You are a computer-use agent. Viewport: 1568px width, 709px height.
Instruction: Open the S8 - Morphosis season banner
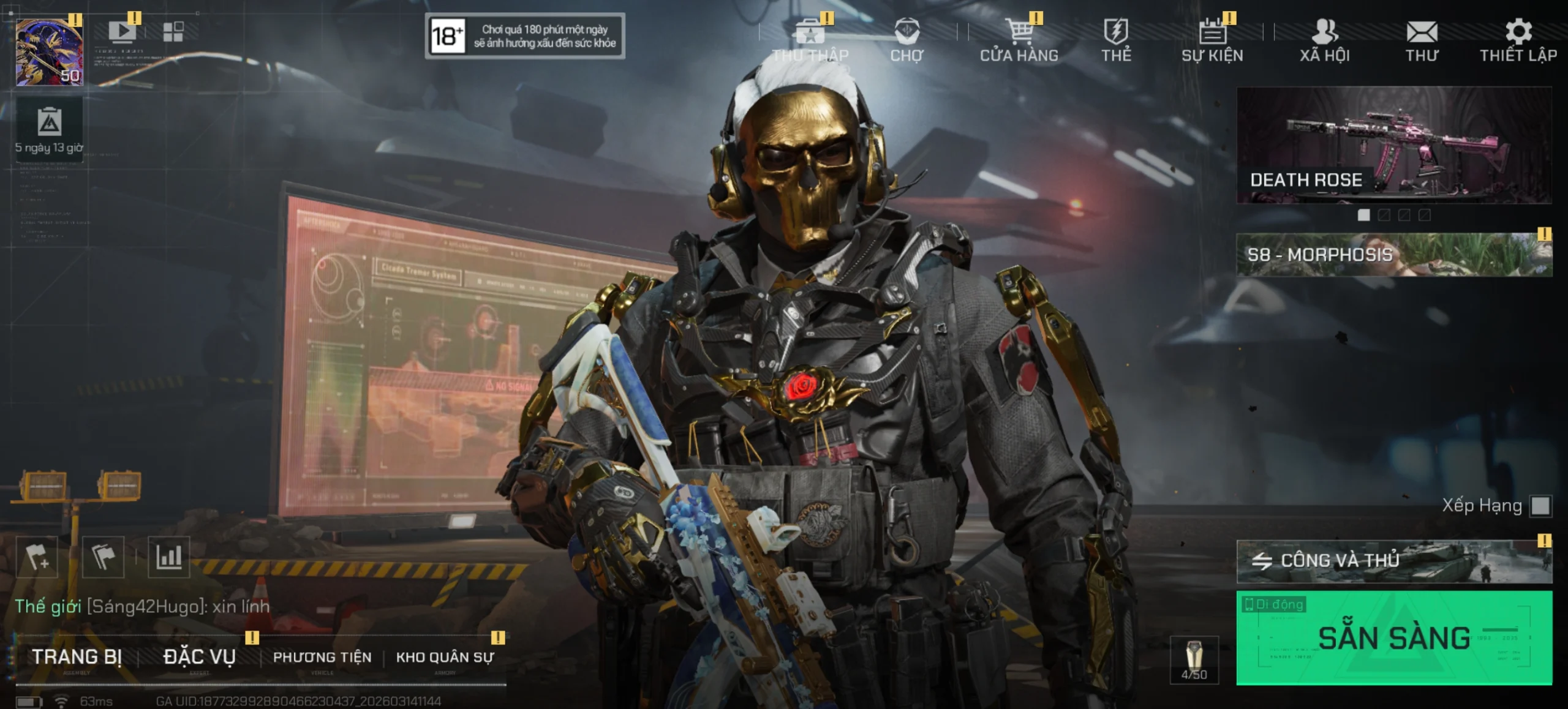(1394, 255)
